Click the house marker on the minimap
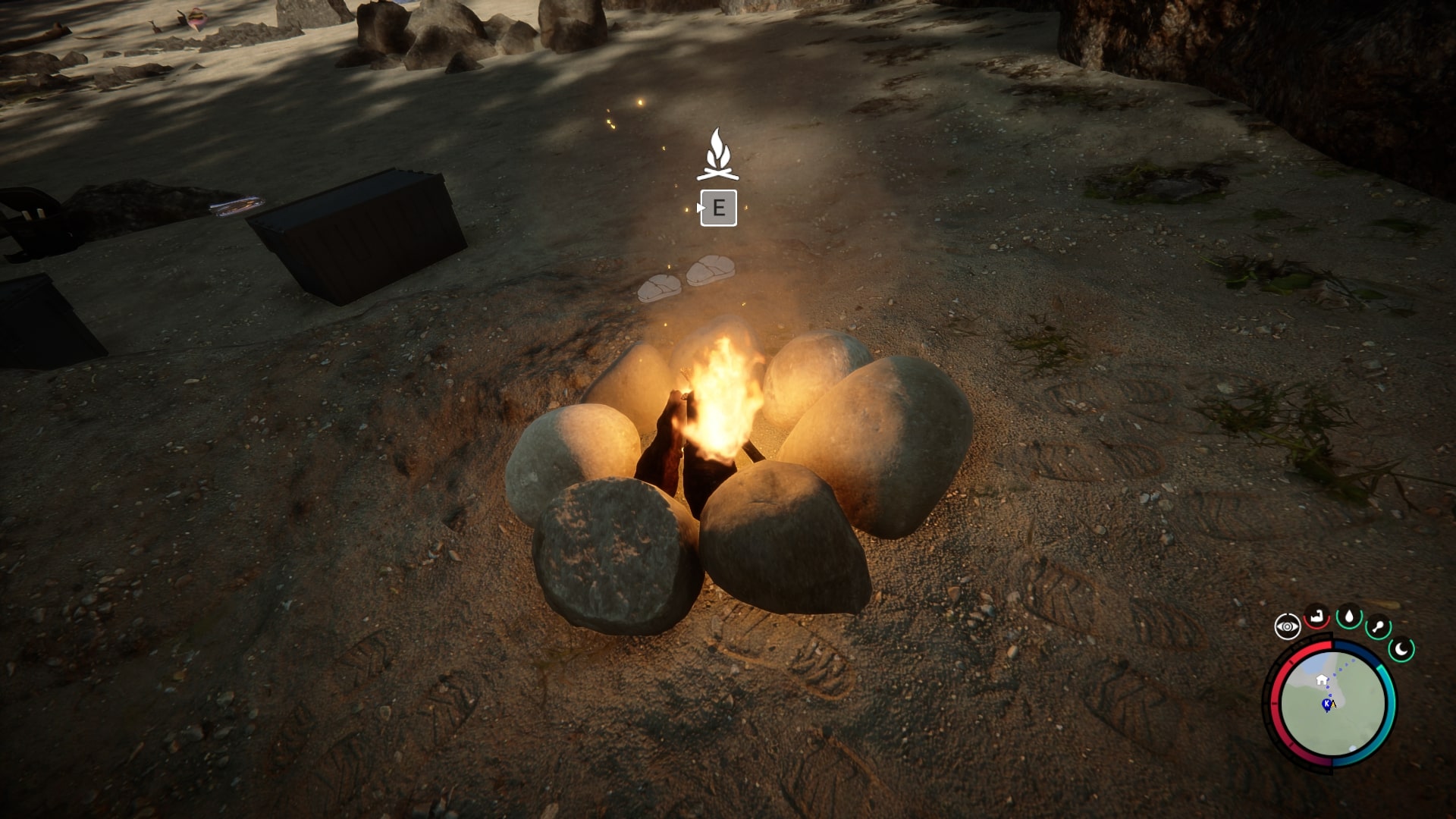Viewport: 1456px width, 819px height. tap(1322, 679)
